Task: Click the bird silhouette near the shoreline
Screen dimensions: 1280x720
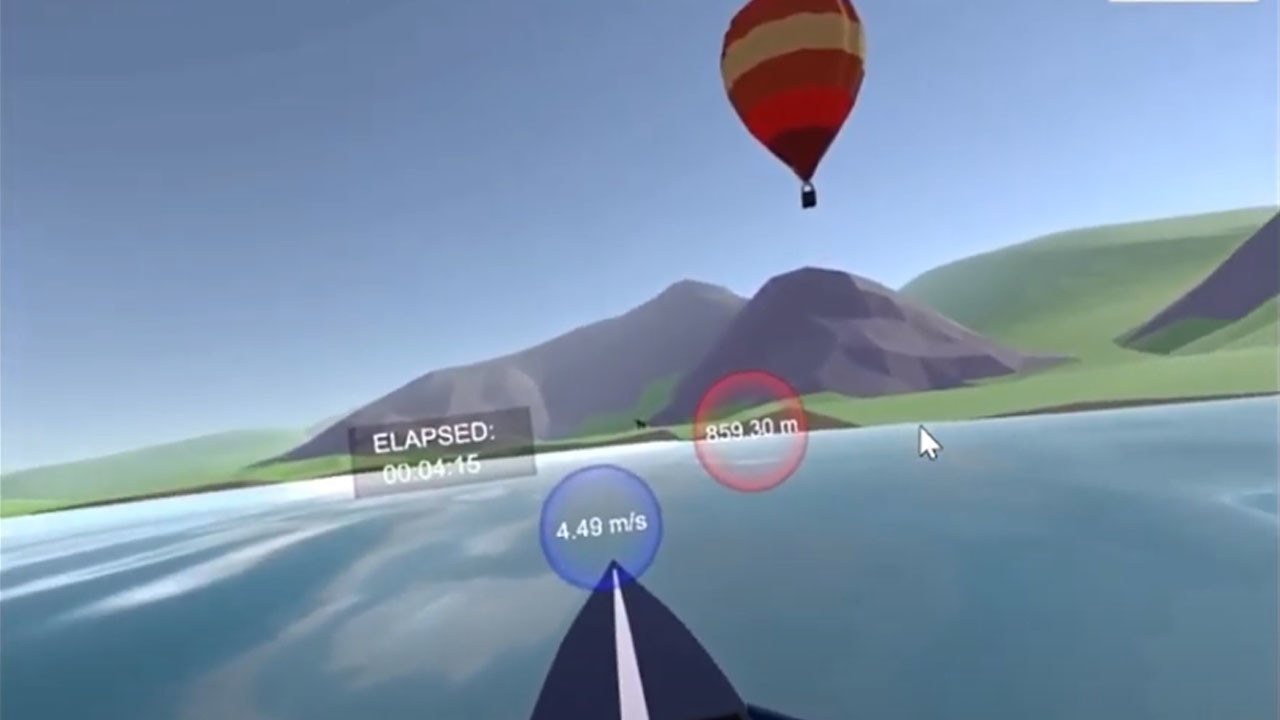Action: (x=640, y=423)
